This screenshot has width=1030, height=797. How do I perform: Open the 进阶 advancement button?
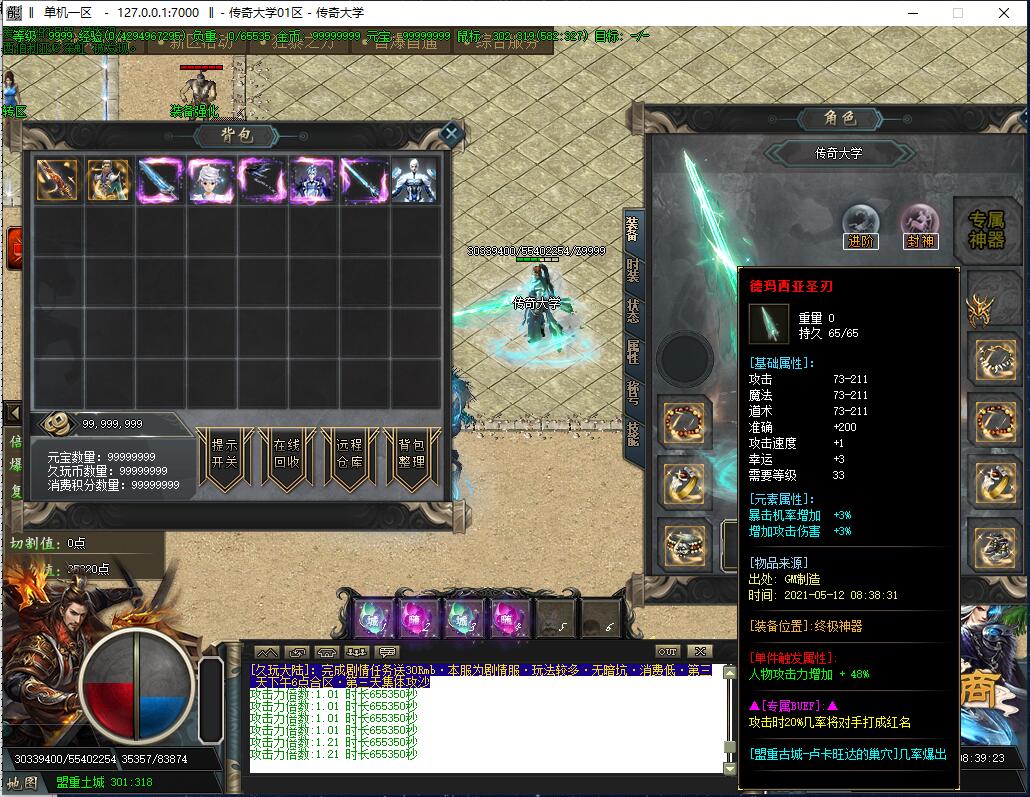click(860, 227)
